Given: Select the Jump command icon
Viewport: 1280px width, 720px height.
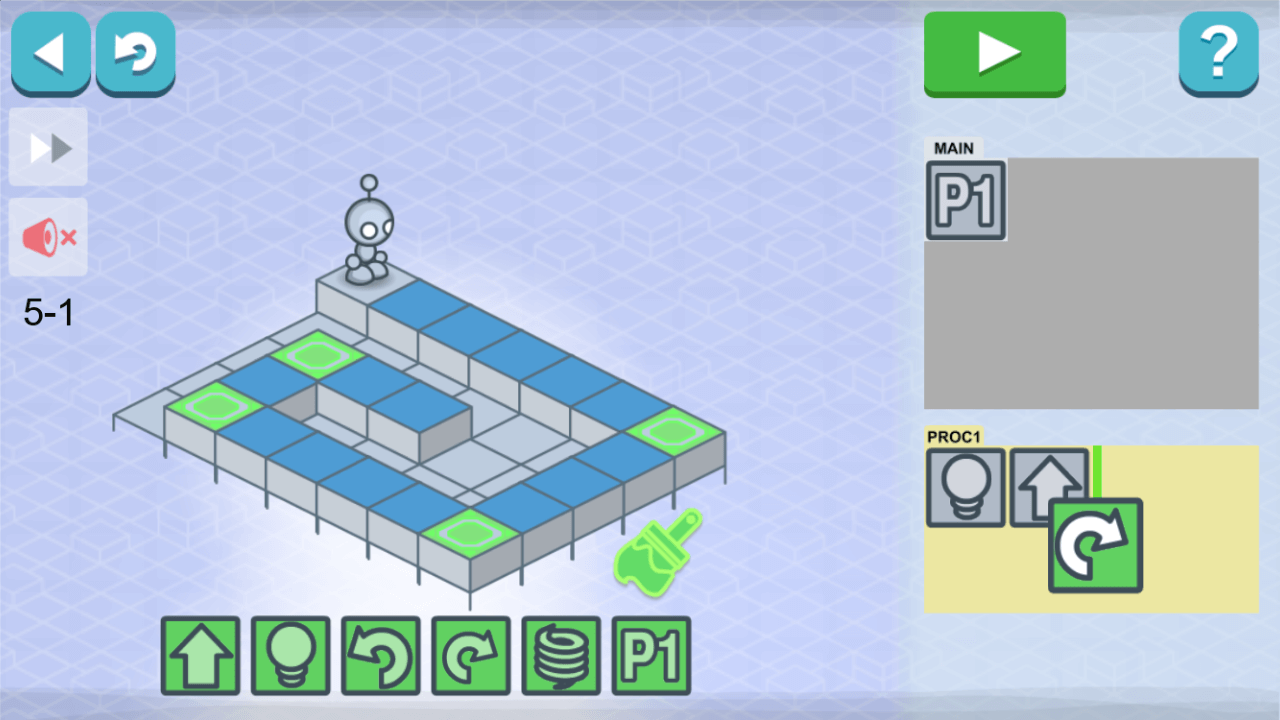Looking at the screenshot, I should click(560, 655).
